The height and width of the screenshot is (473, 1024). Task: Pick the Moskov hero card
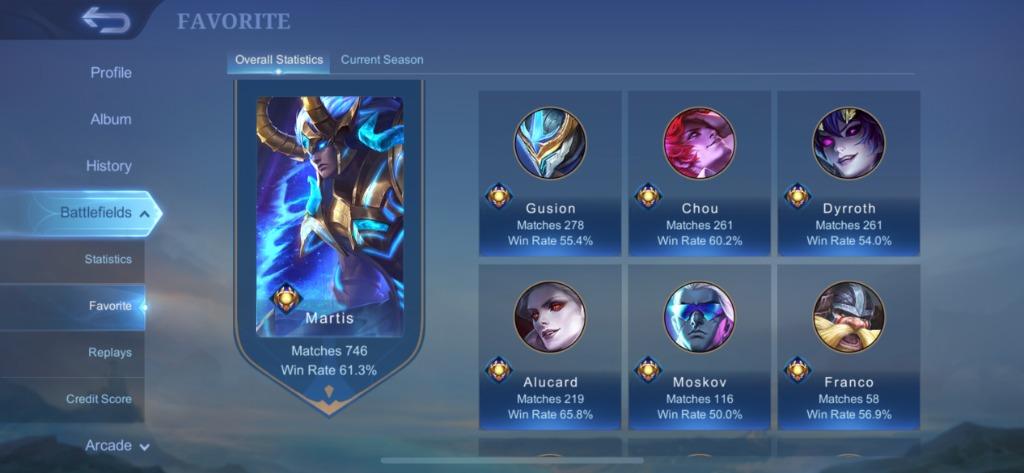(x=699, y=347)
